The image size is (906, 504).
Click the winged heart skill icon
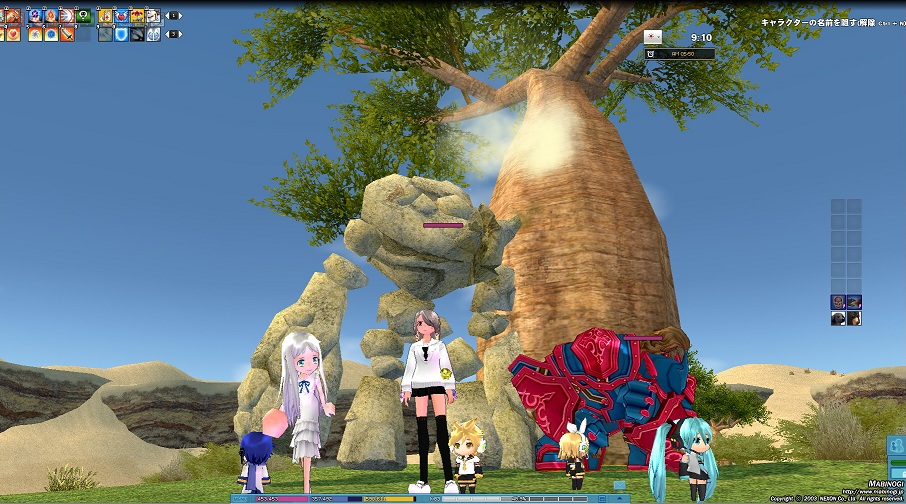click(121, 16)
